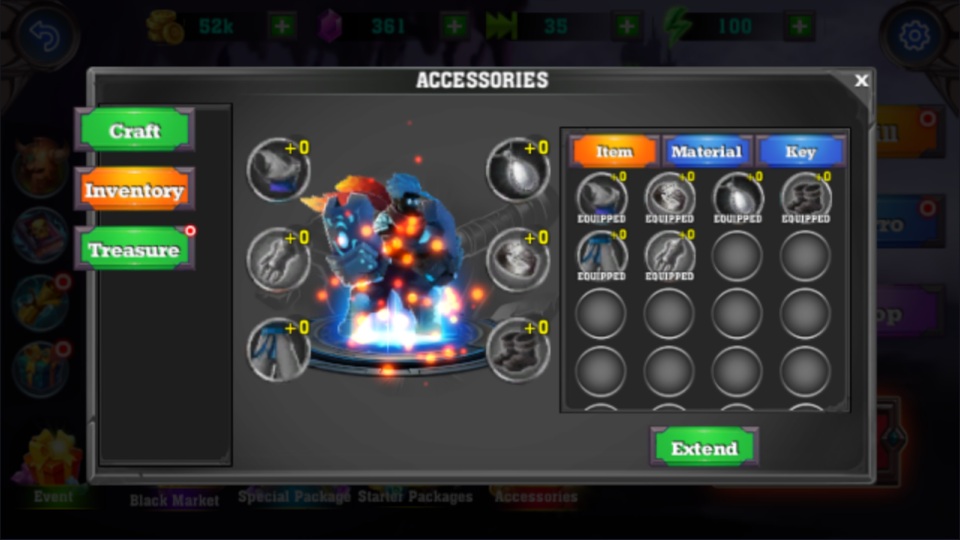The height and width of the screenshot is (540, 960).
Task: Close the Accessories window
Action: click(x=862, y=81)
